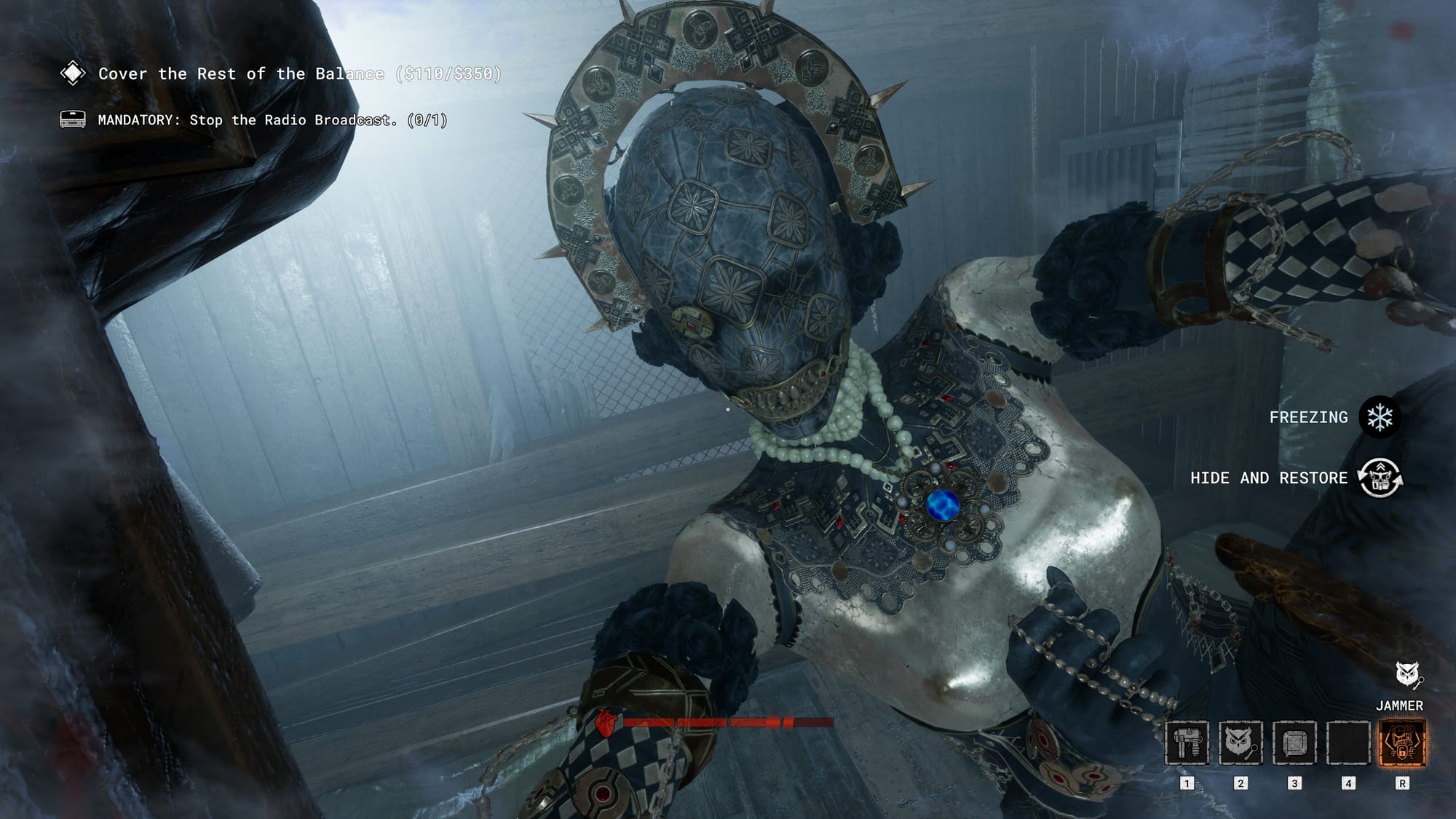The image size is (1456, 819).
Task: Select the square block item slot
Action: click(x=1294, y=743)
